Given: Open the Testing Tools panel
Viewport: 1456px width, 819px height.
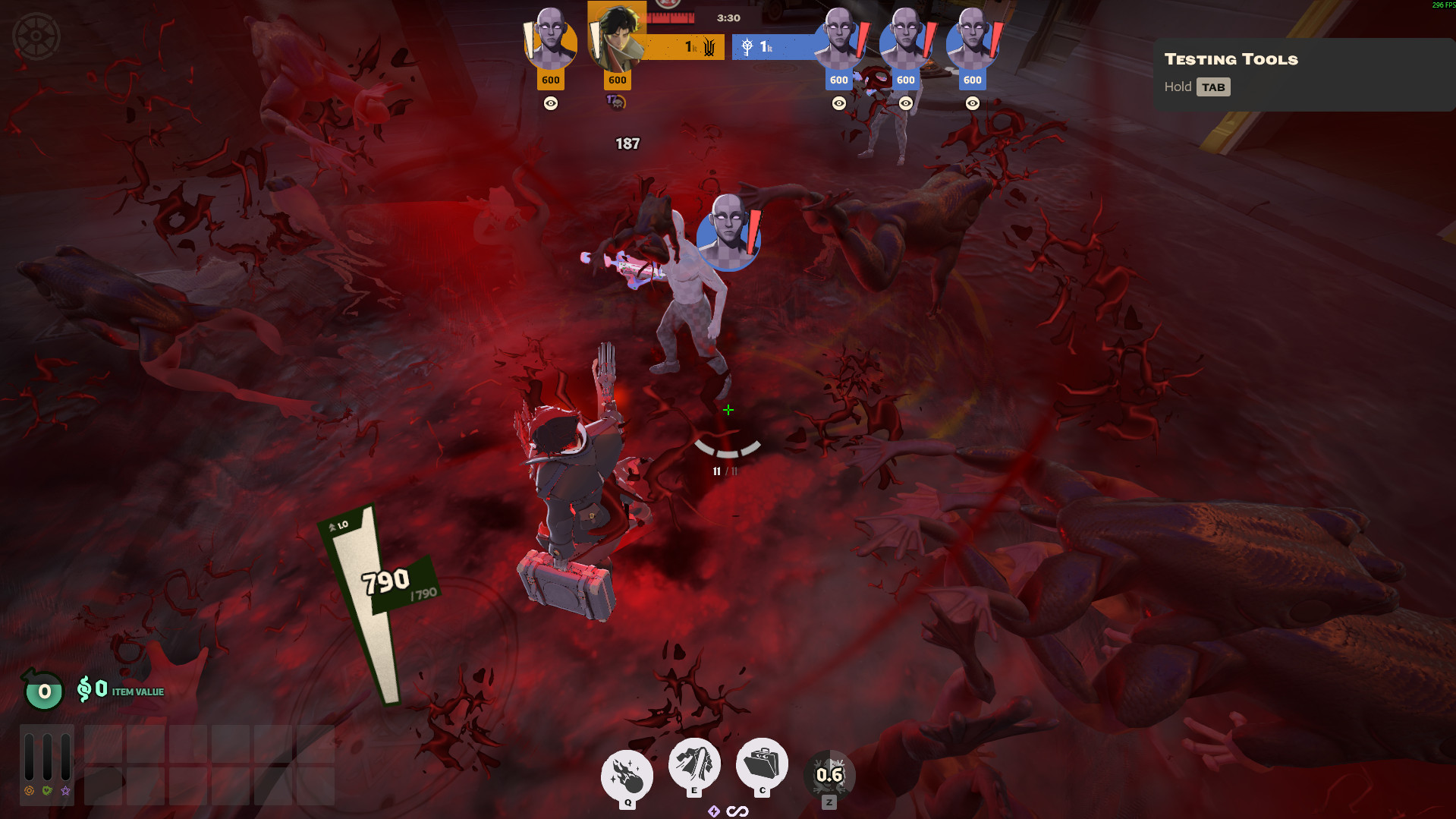Looking at the screenshot, I should [x=1231, y=59].
